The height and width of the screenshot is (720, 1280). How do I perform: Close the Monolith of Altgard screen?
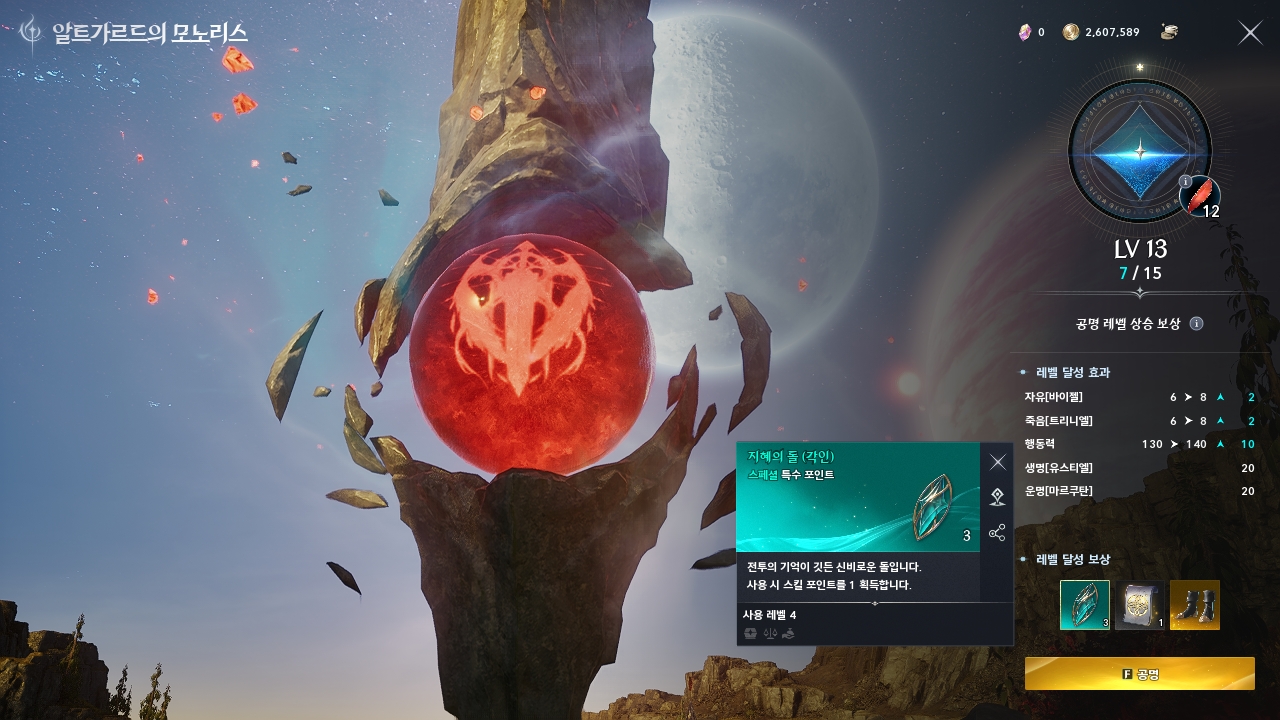[x=1250, y=33]
